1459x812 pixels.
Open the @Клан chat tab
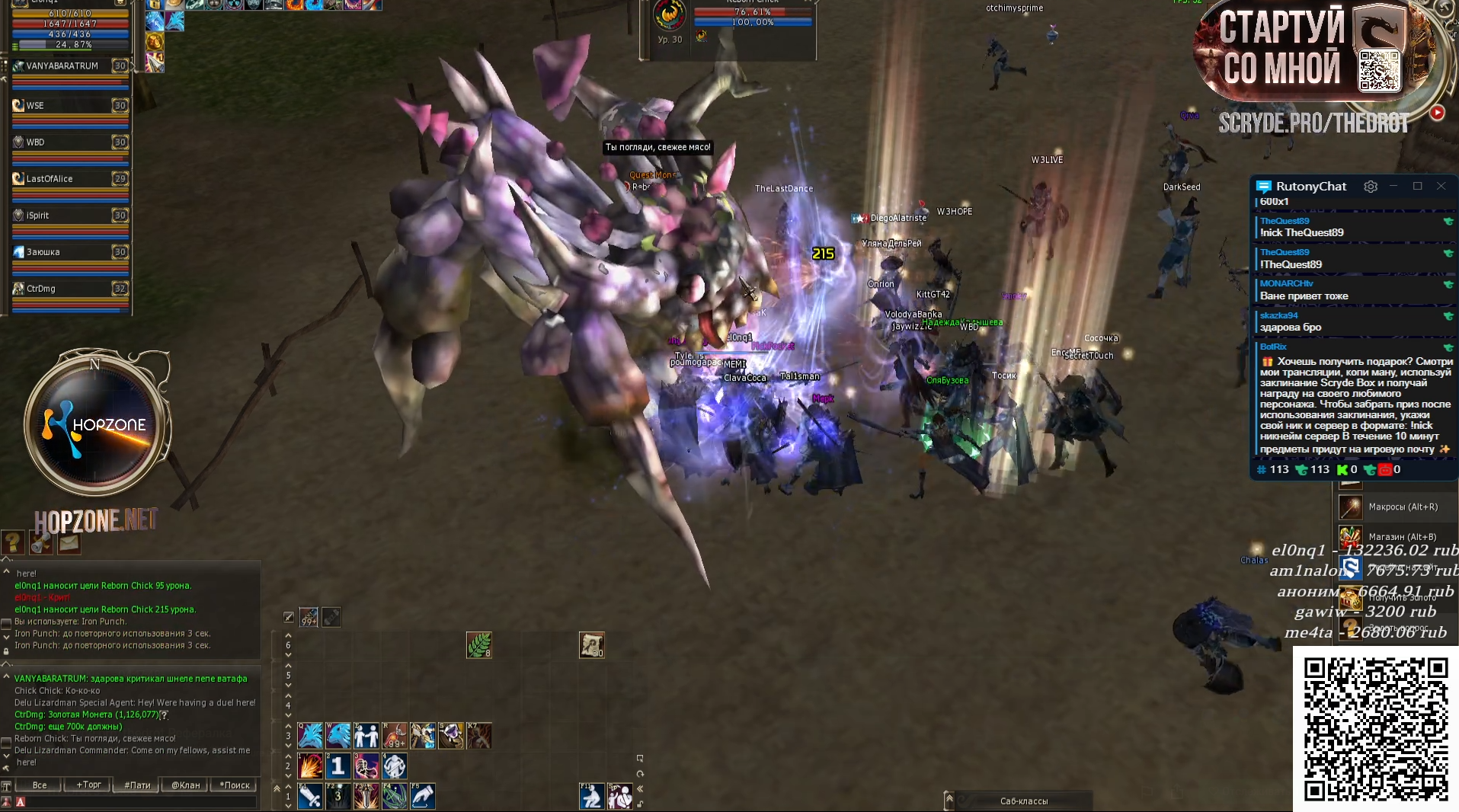185,785
